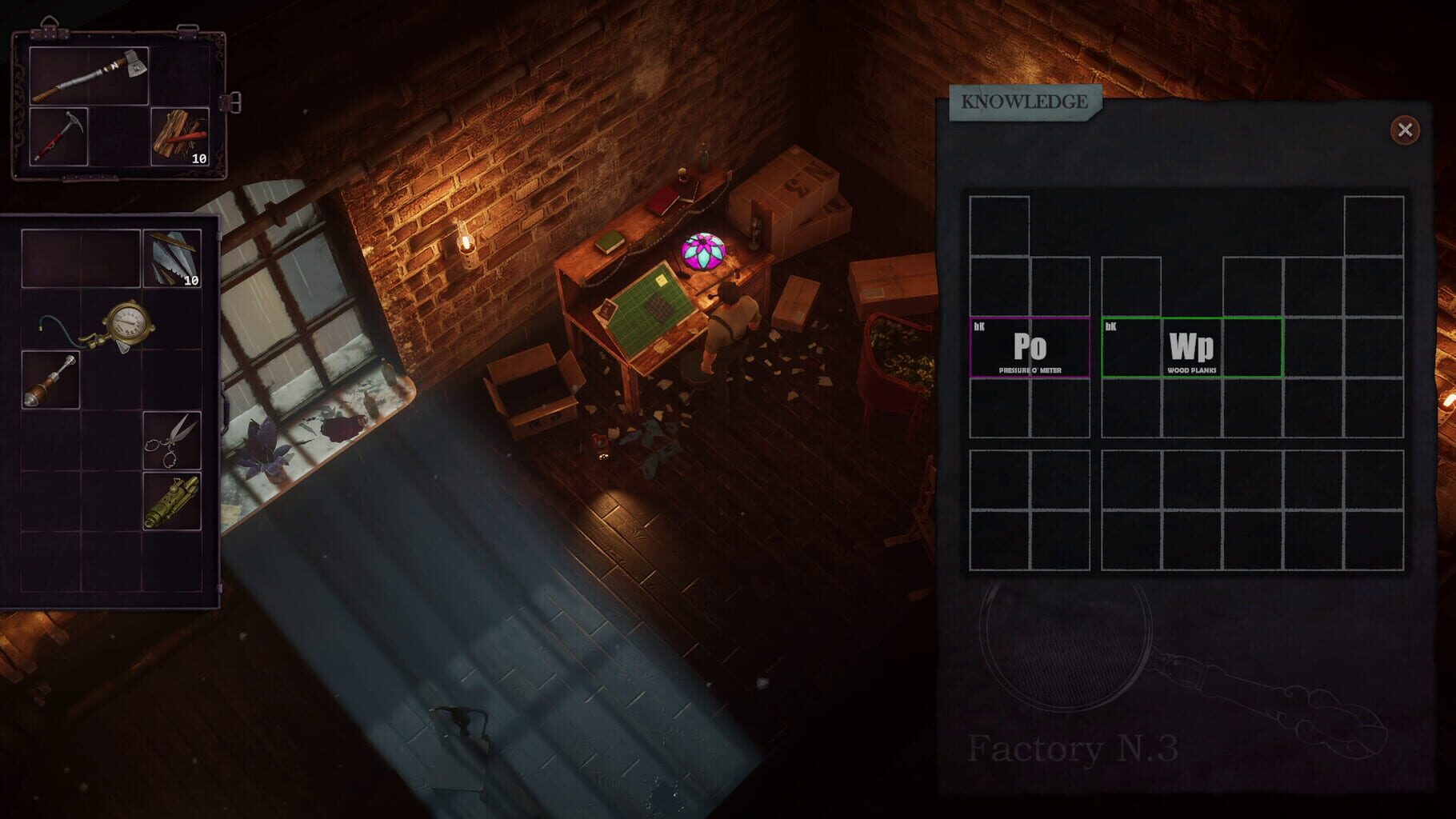Click the bK marker on Wood Planks

[1110, 326]
